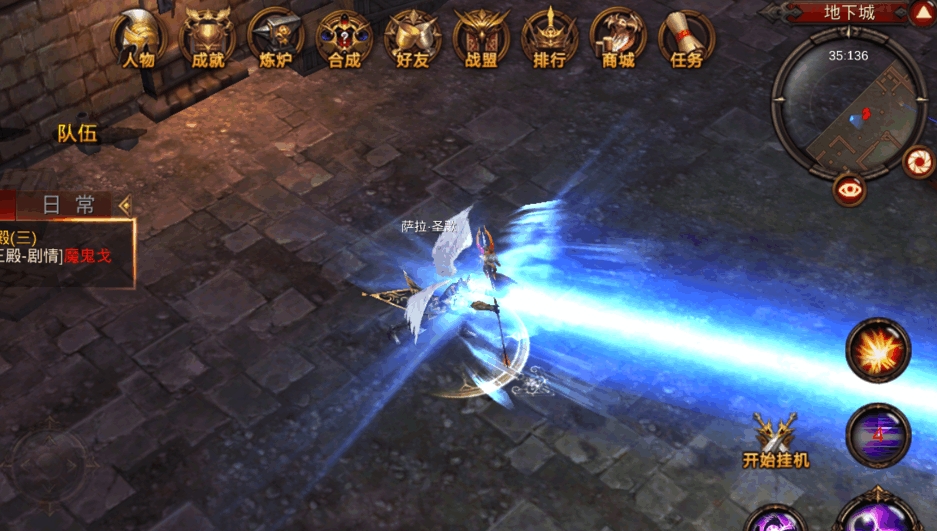Select the 队伍 team tab

pos(77,134)
